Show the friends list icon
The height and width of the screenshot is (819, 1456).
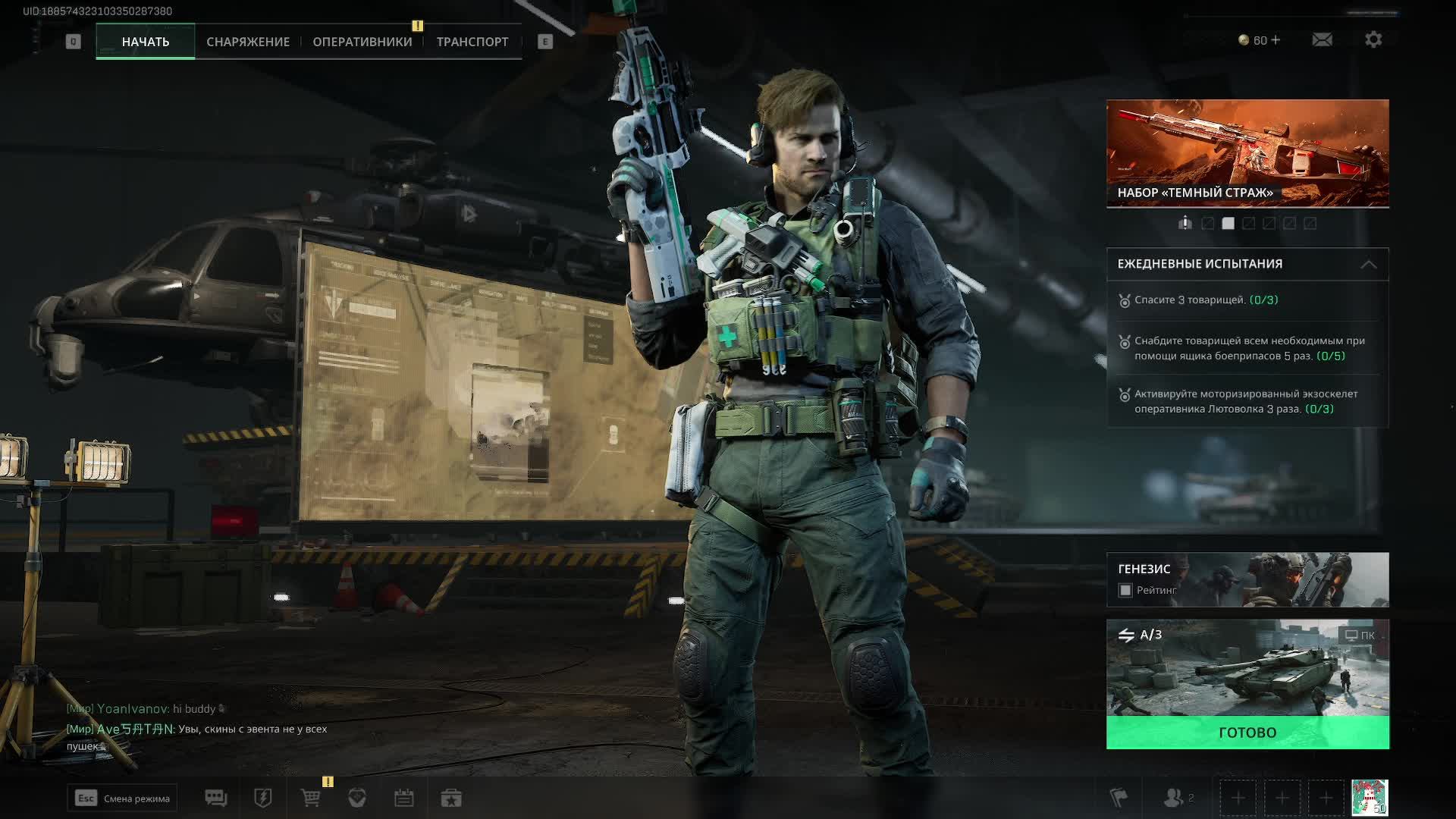pyautogui.click(x=1174, y=798)
